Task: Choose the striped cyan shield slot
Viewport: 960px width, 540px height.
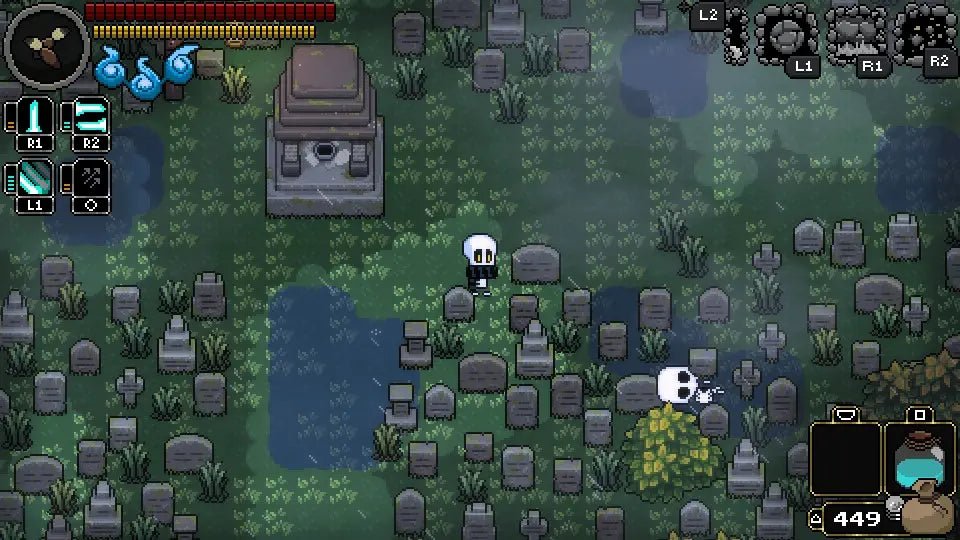Action: coord(35,181)
